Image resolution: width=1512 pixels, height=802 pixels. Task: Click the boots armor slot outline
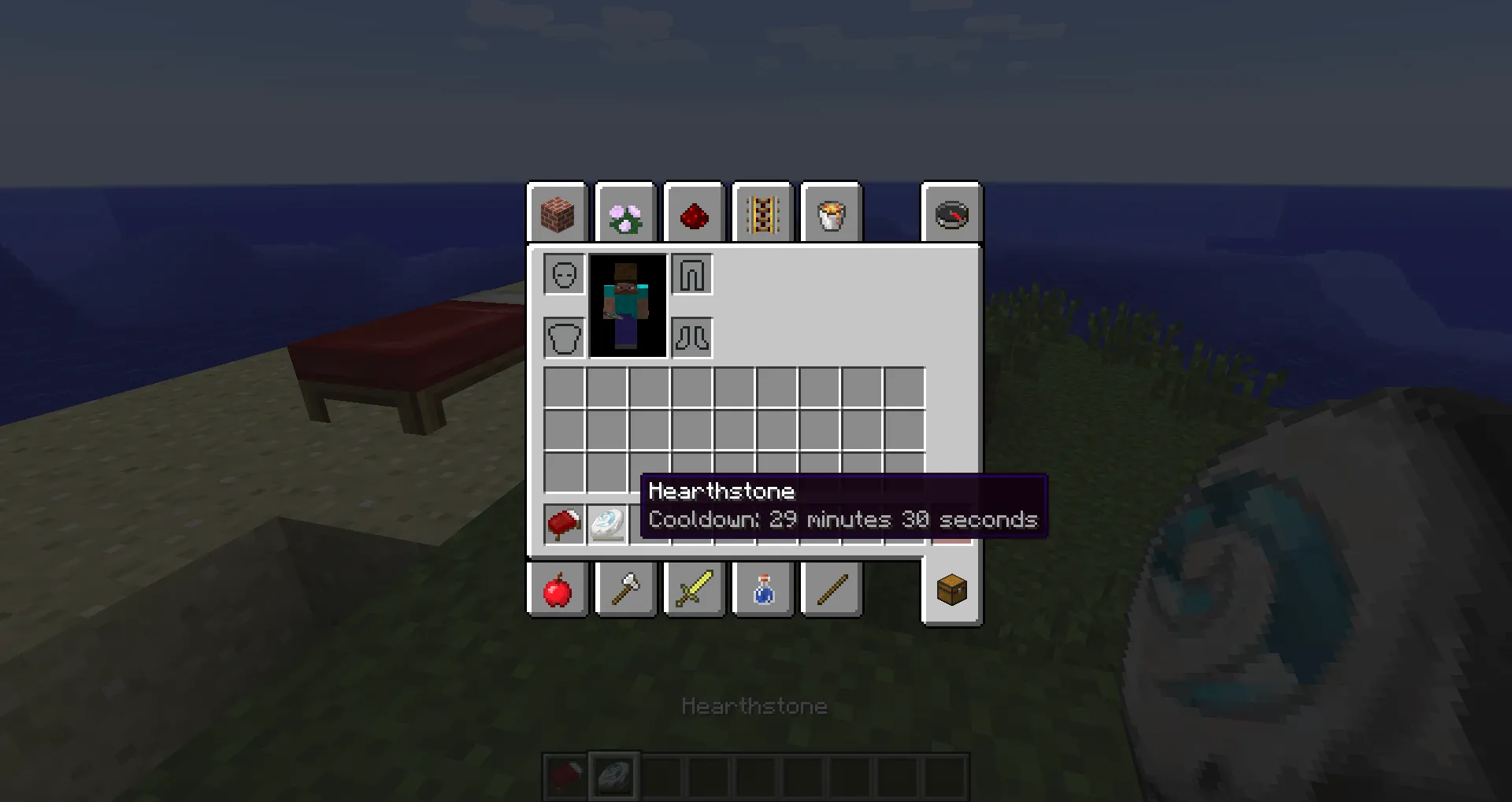click(x=691, y=337)
